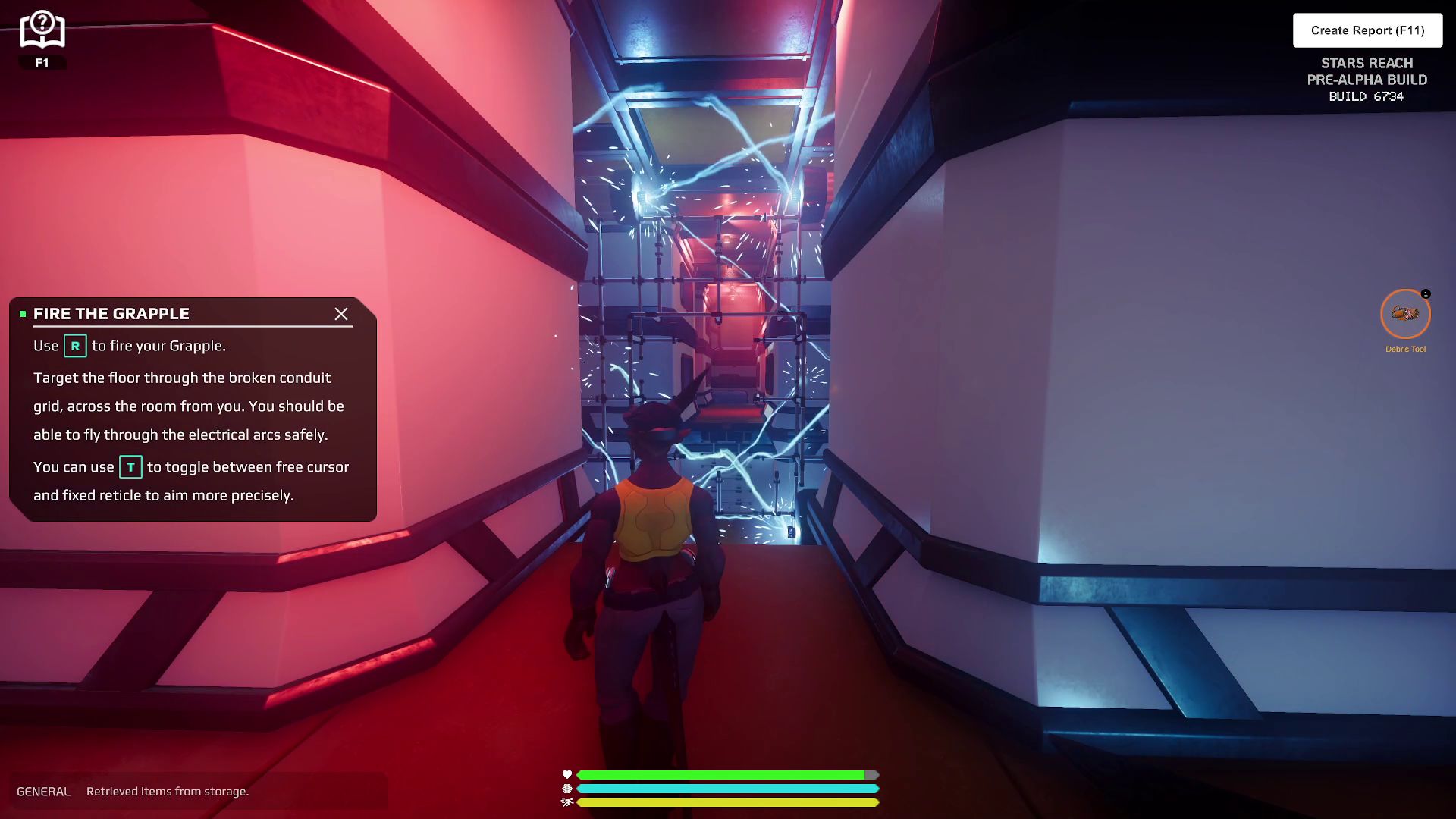Close the Fire the Grapple tutorial panel

(341, 314)
